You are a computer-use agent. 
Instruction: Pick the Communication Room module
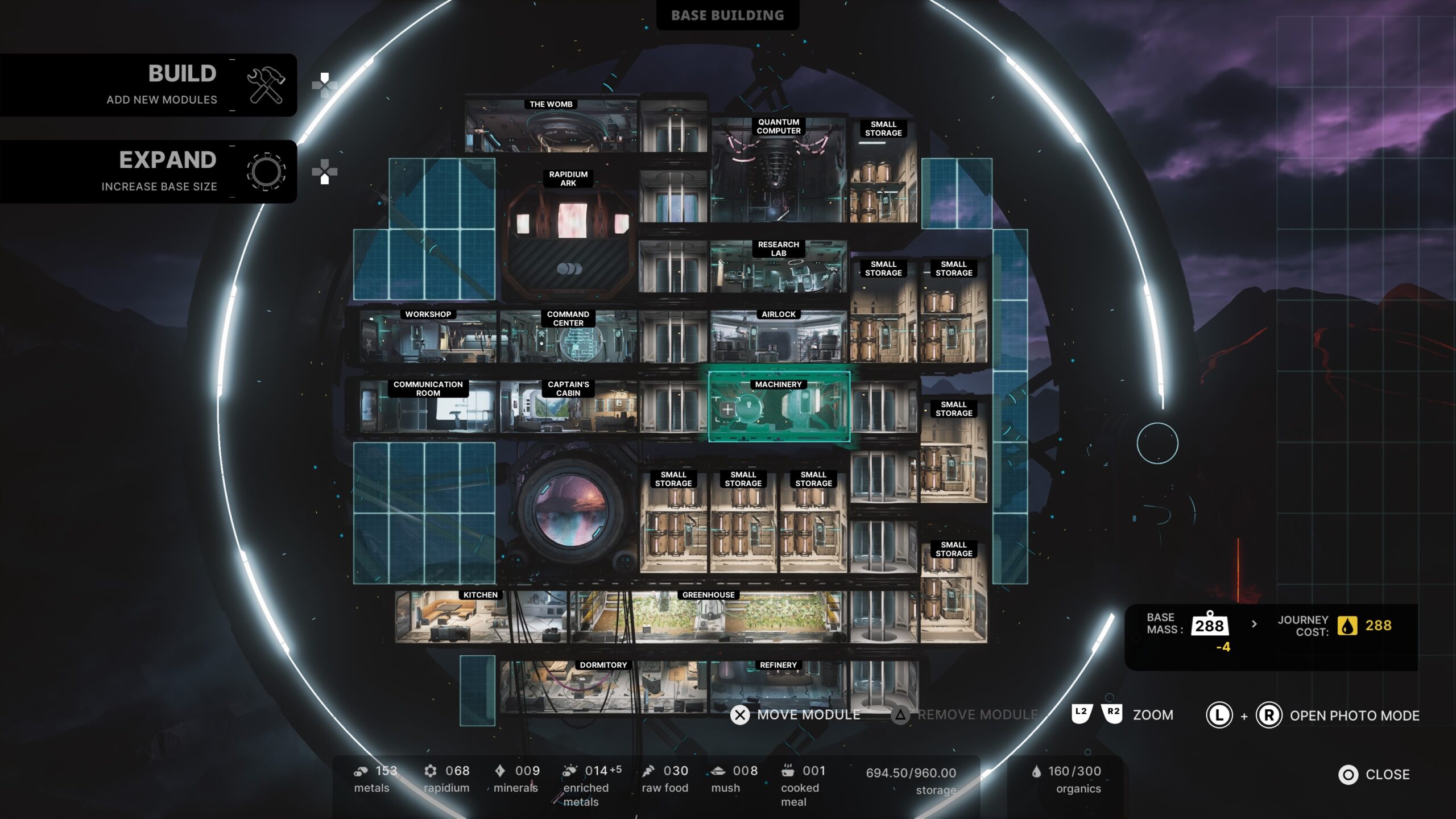coord(428,407)
